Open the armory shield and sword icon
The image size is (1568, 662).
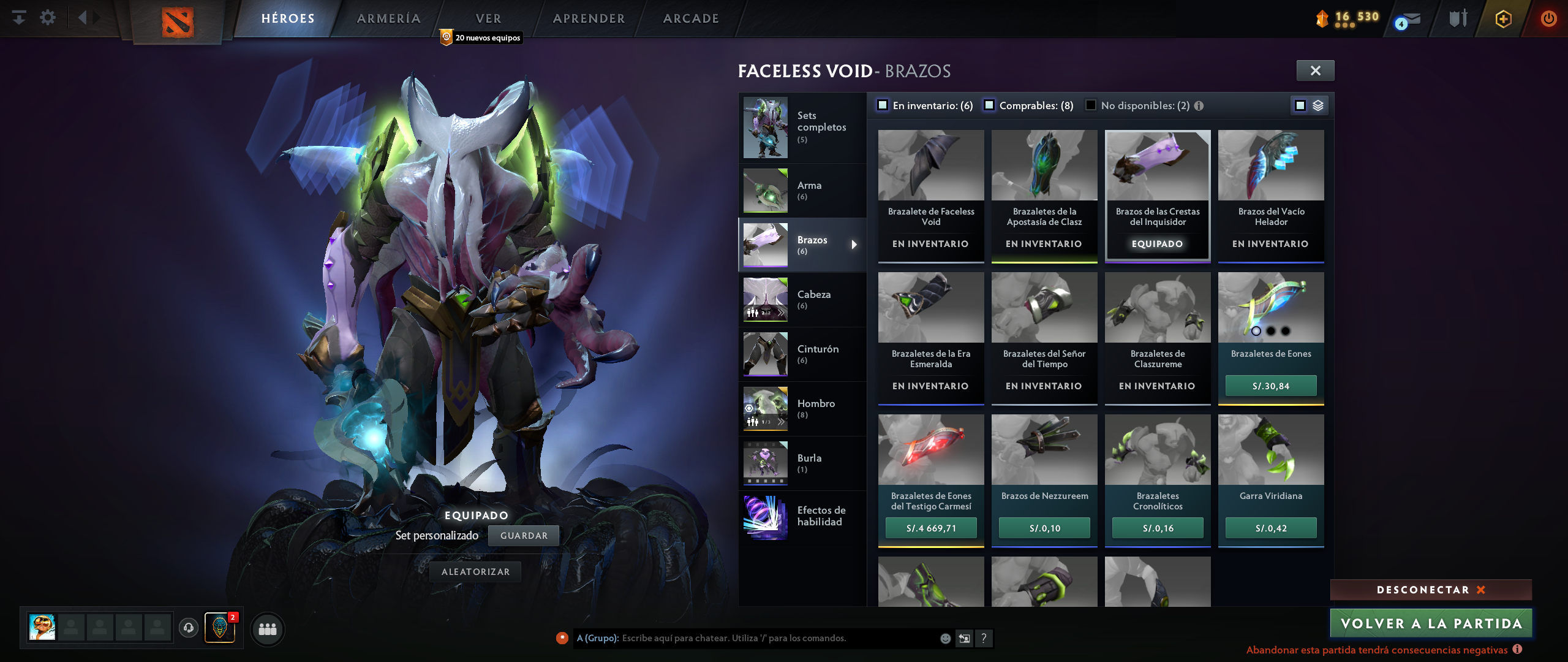(1458, 18)
